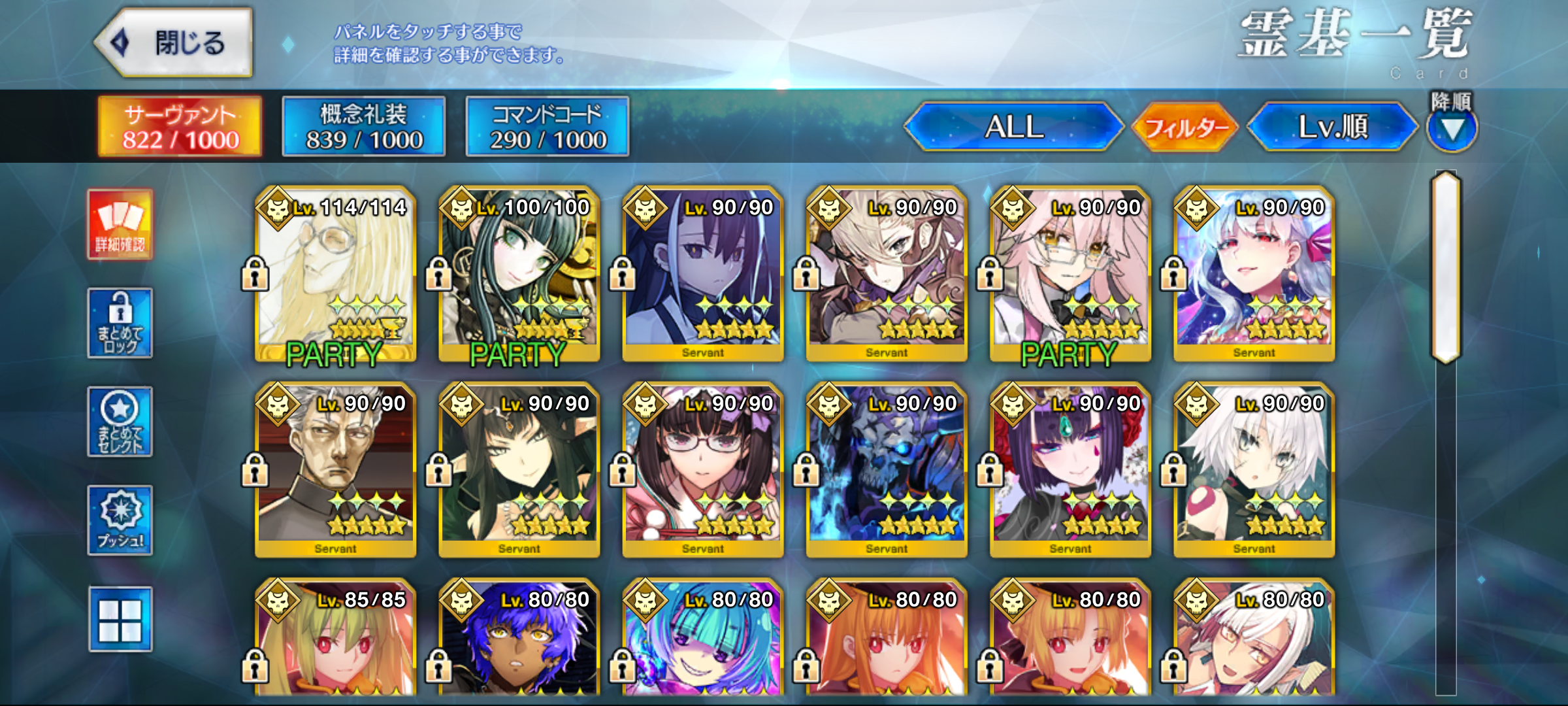Change the grid layout view icon
The height and width of the screenshot is (706, 1568).
(120, 619)
